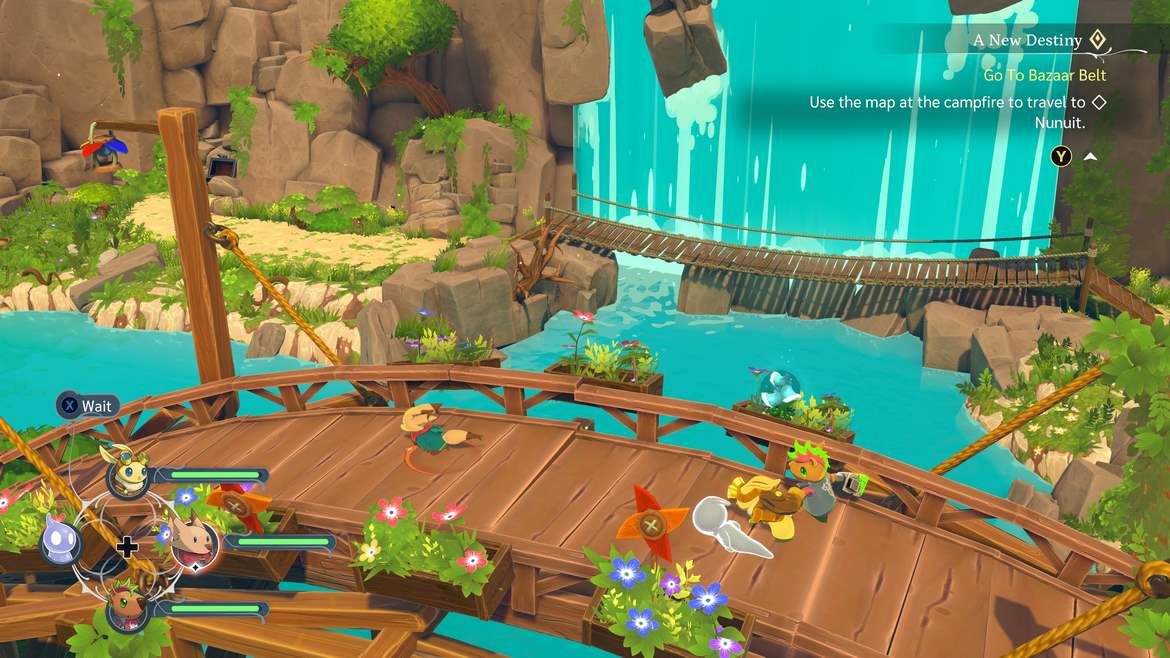This screenshot has width=1170, height=658.
Task: Select the purple ghost spirit portrait
Action: click(x=60, y=541)
